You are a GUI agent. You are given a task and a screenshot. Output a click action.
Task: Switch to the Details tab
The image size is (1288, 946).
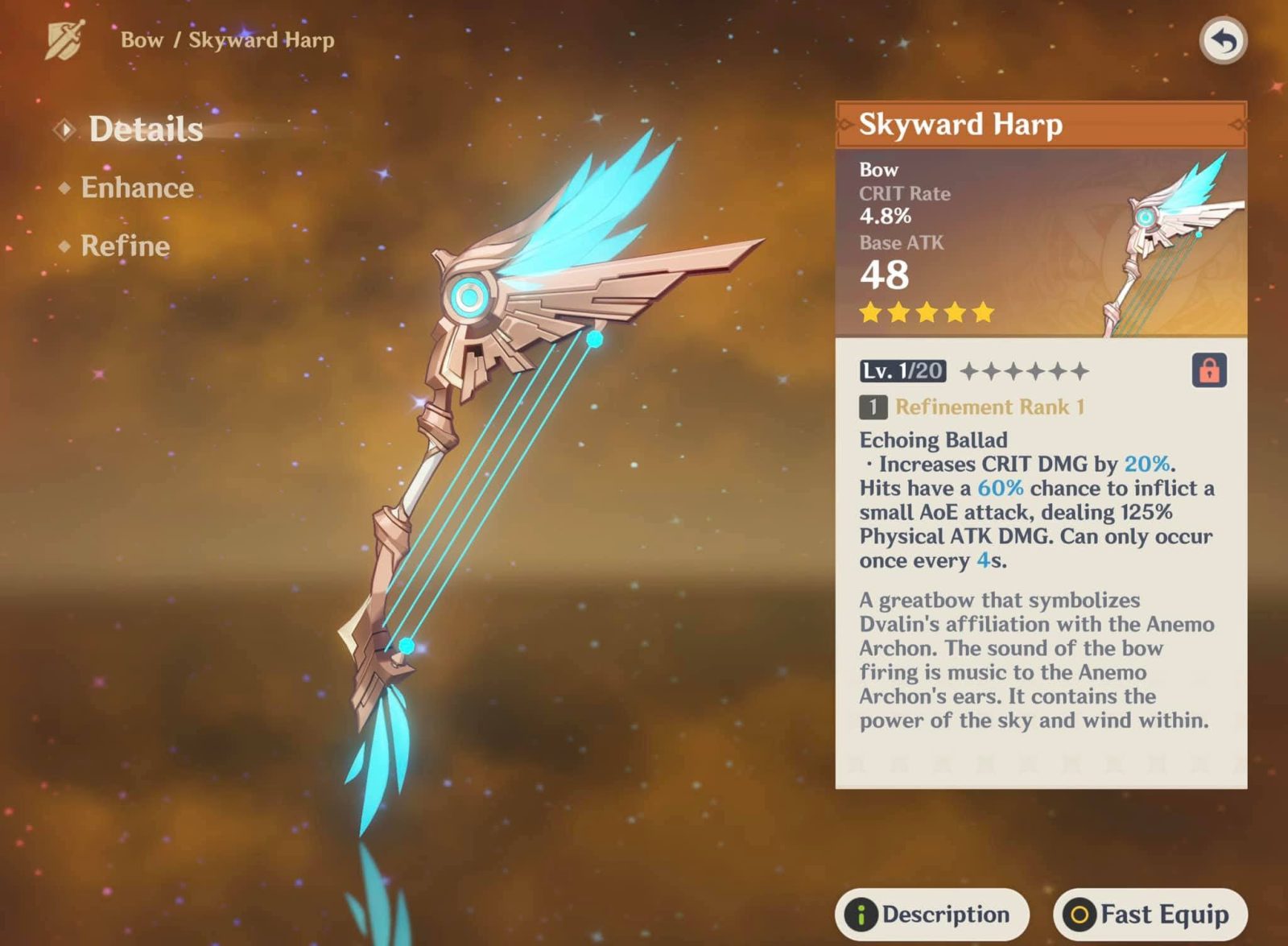click(145, 130)
